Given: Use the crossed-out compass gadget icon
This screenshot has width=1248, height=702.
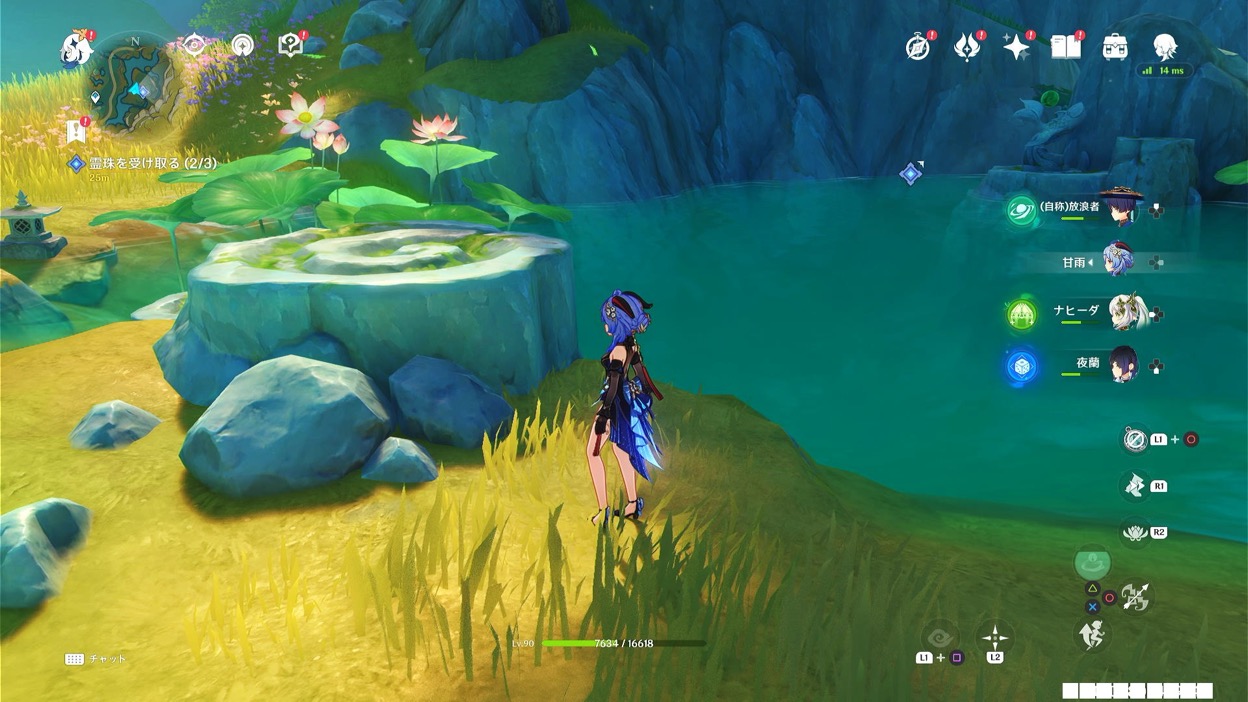Looking at the screenshot, I should click(1134, 439).
